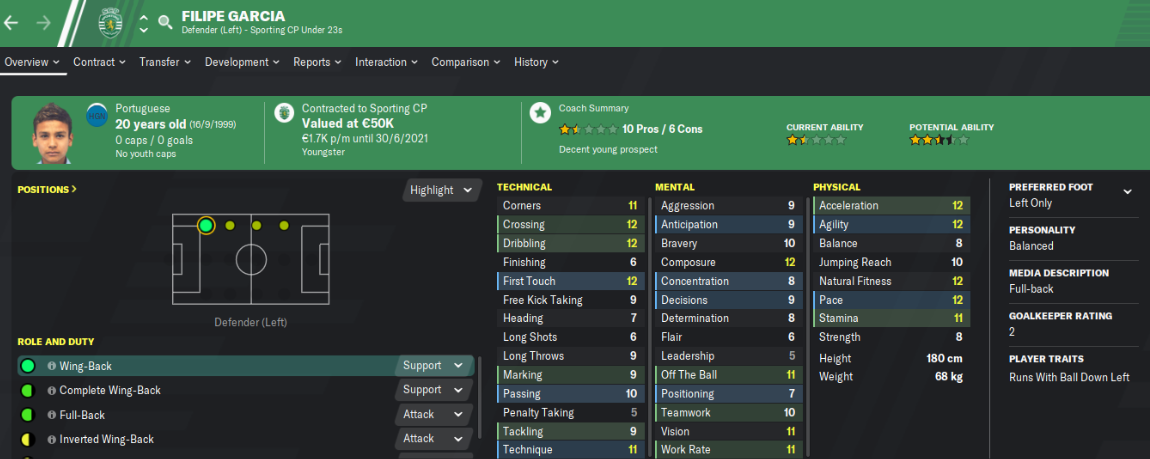The height and width of the screenshot is (459, 1150).
Task: Change the Full-Back duty dropdown
Action: (433, 414)
